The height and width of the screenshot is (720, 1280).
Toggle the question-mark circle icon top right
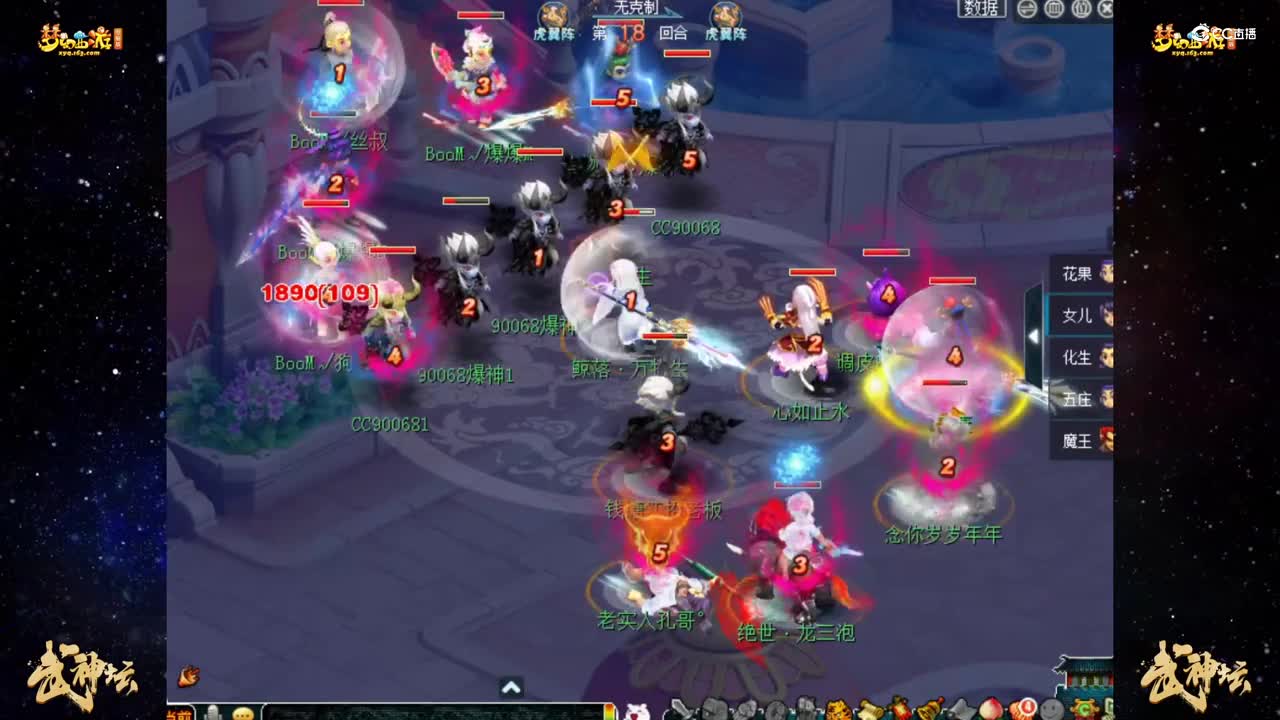1080,10
